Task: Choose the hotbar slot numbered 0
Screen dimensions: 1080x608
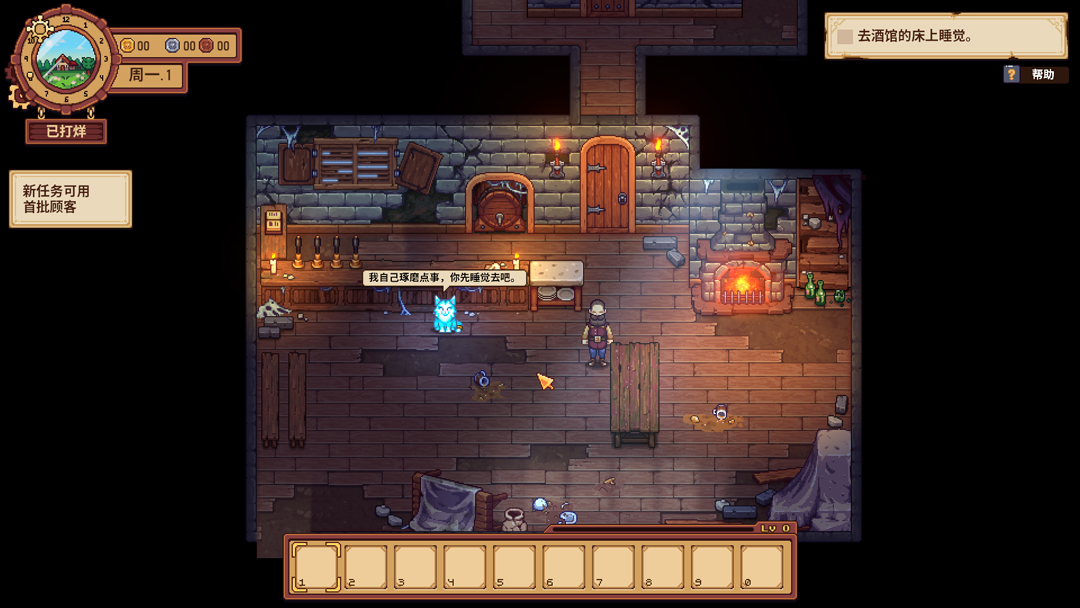Action: [x=762, y=567]
